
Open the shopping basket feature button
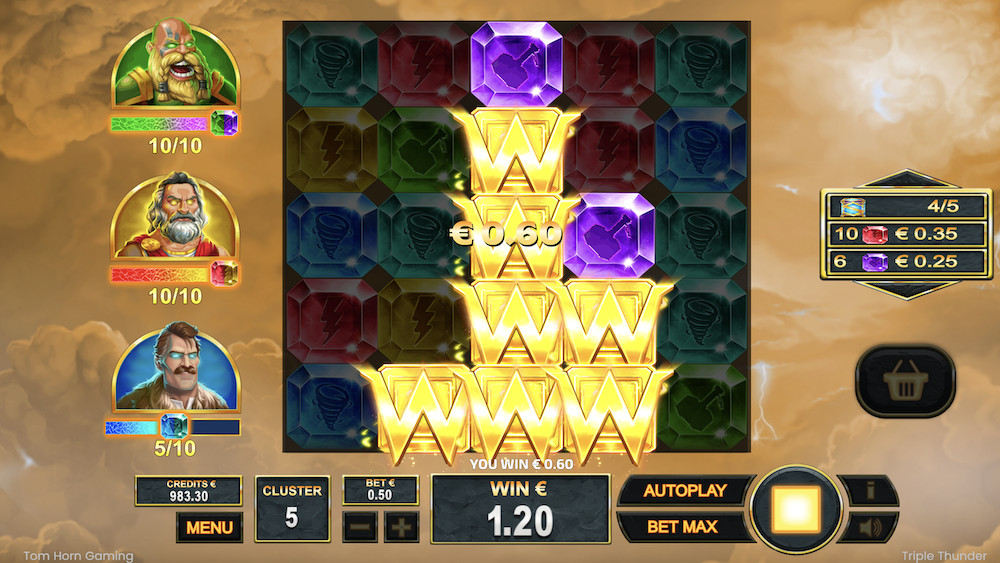tap(904, 381)
